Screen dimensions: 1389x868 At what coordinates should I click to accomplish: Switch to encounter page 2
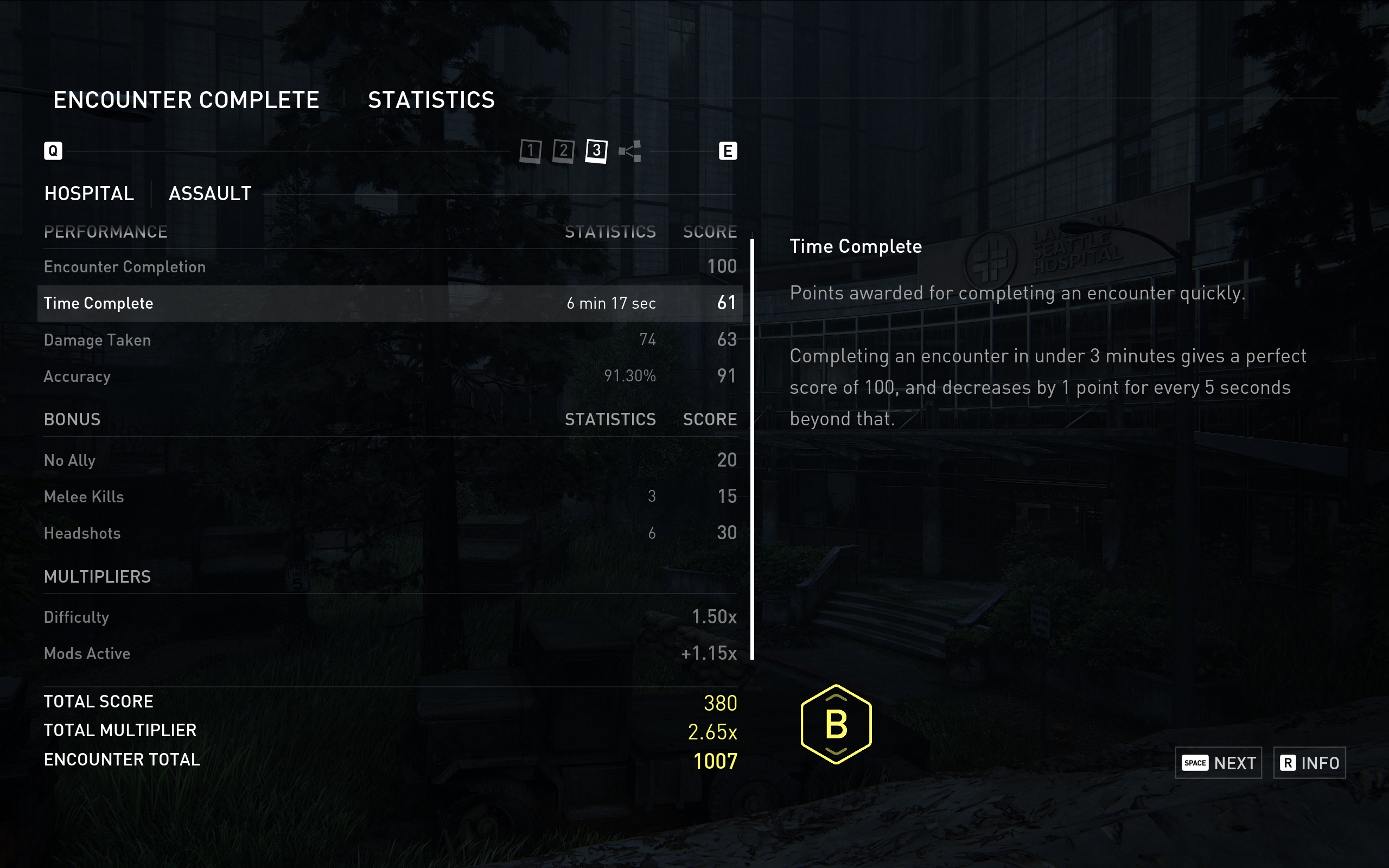point(563,151)
